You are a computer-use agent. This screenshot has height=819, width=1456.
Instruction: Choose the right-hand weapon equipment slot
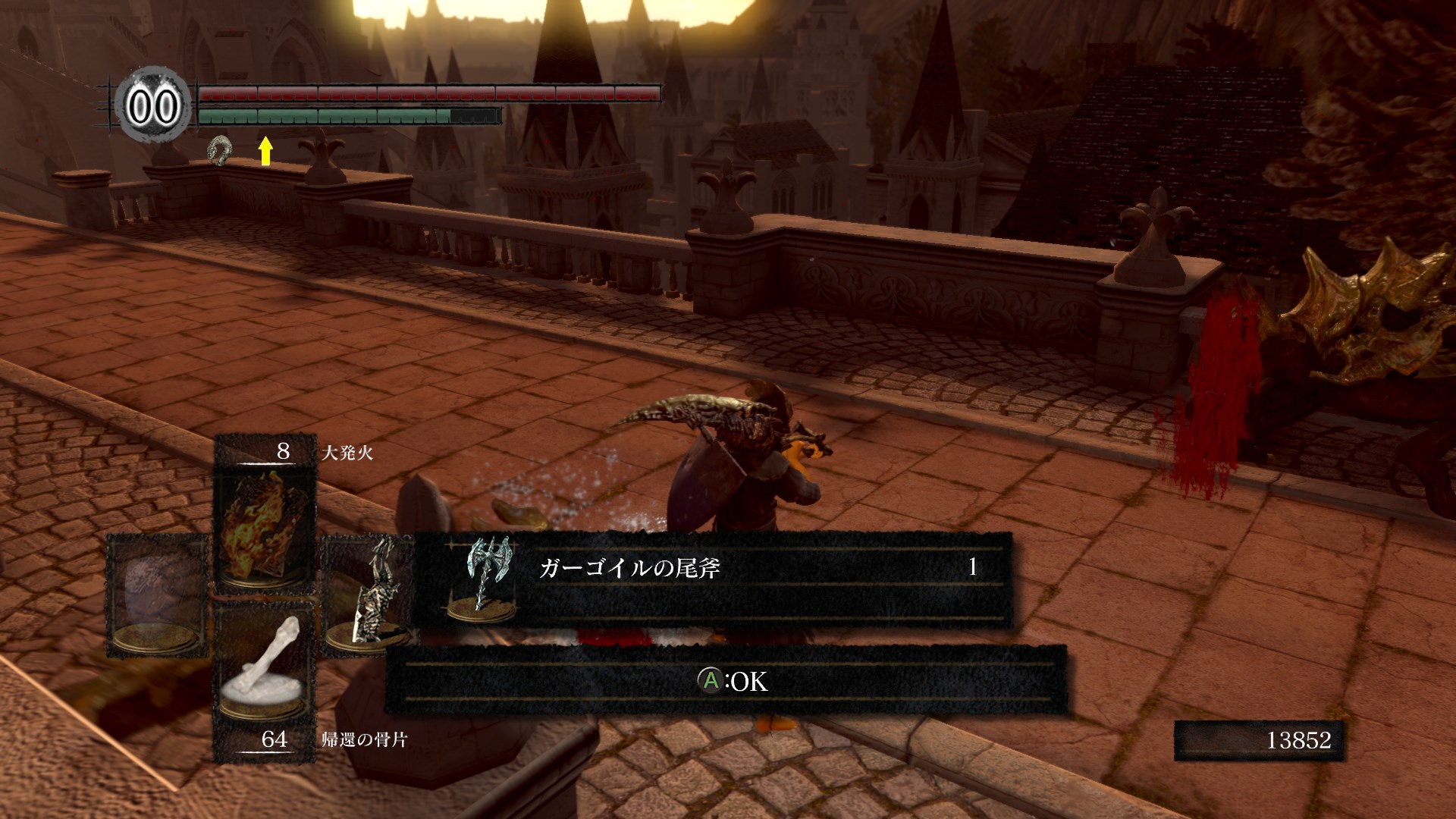(369, 595)
